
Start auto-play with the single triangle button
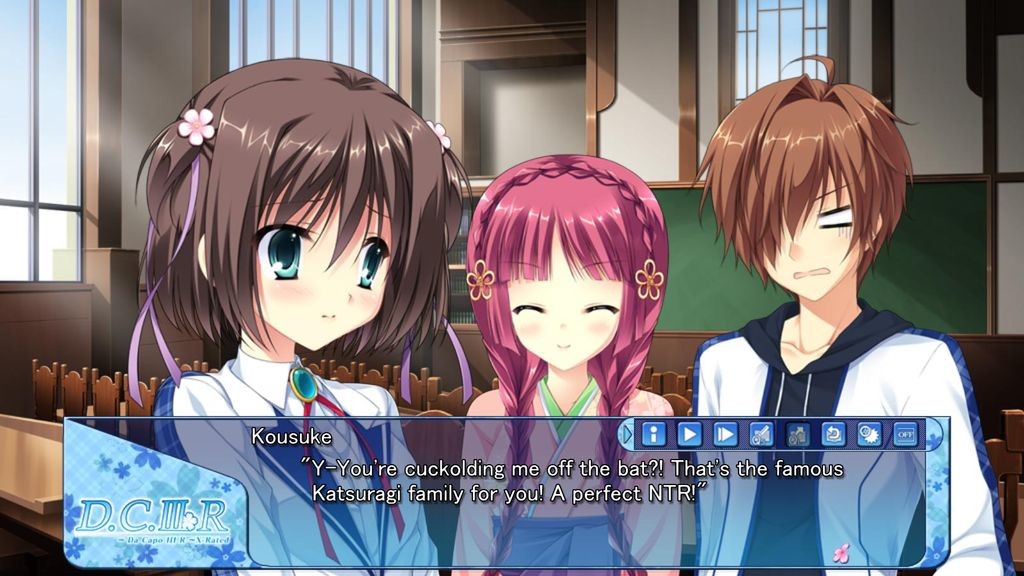click(x=690, y=434)
